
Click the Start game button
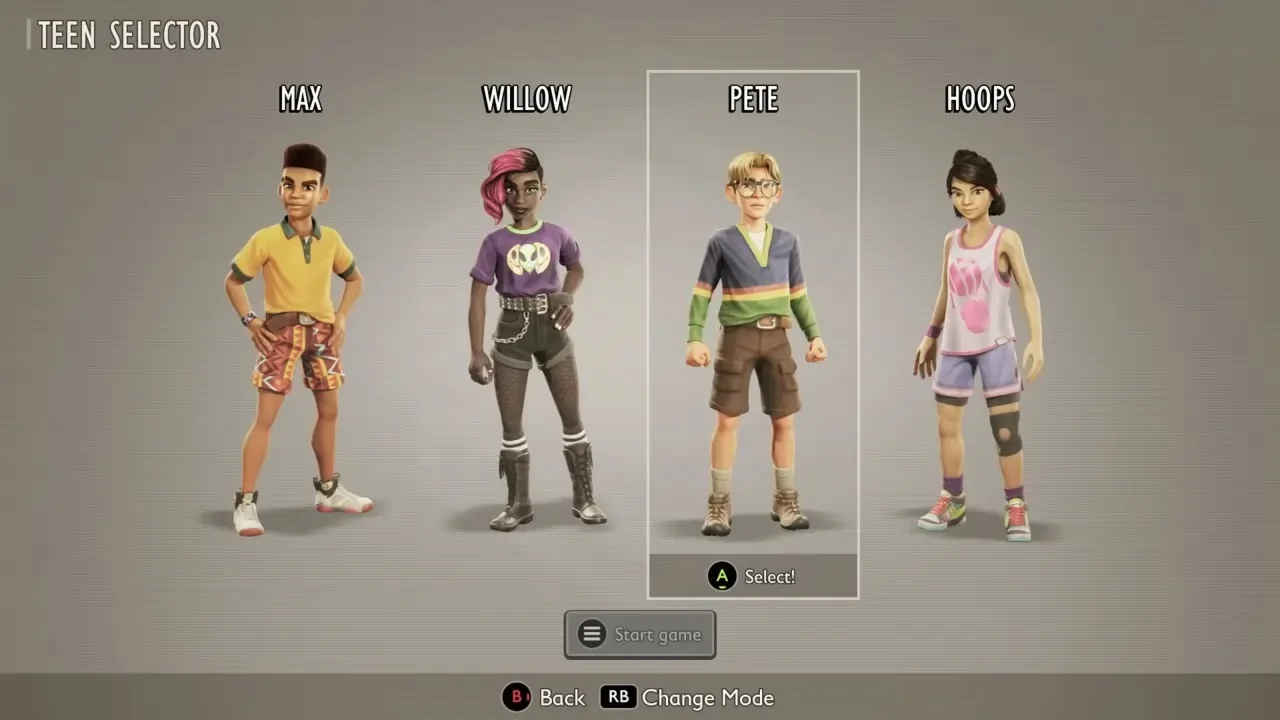click(640, 635)
